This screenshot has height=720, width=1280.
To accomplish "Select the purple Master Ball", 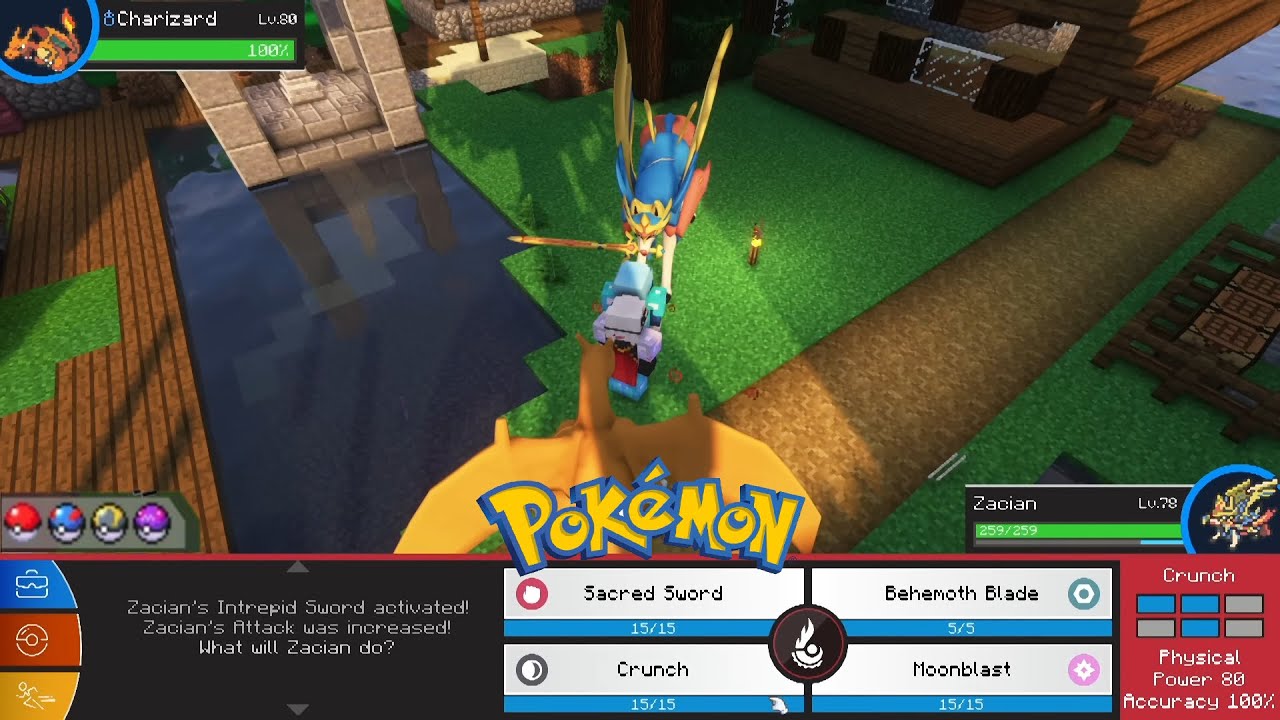I will pos(152,522).
